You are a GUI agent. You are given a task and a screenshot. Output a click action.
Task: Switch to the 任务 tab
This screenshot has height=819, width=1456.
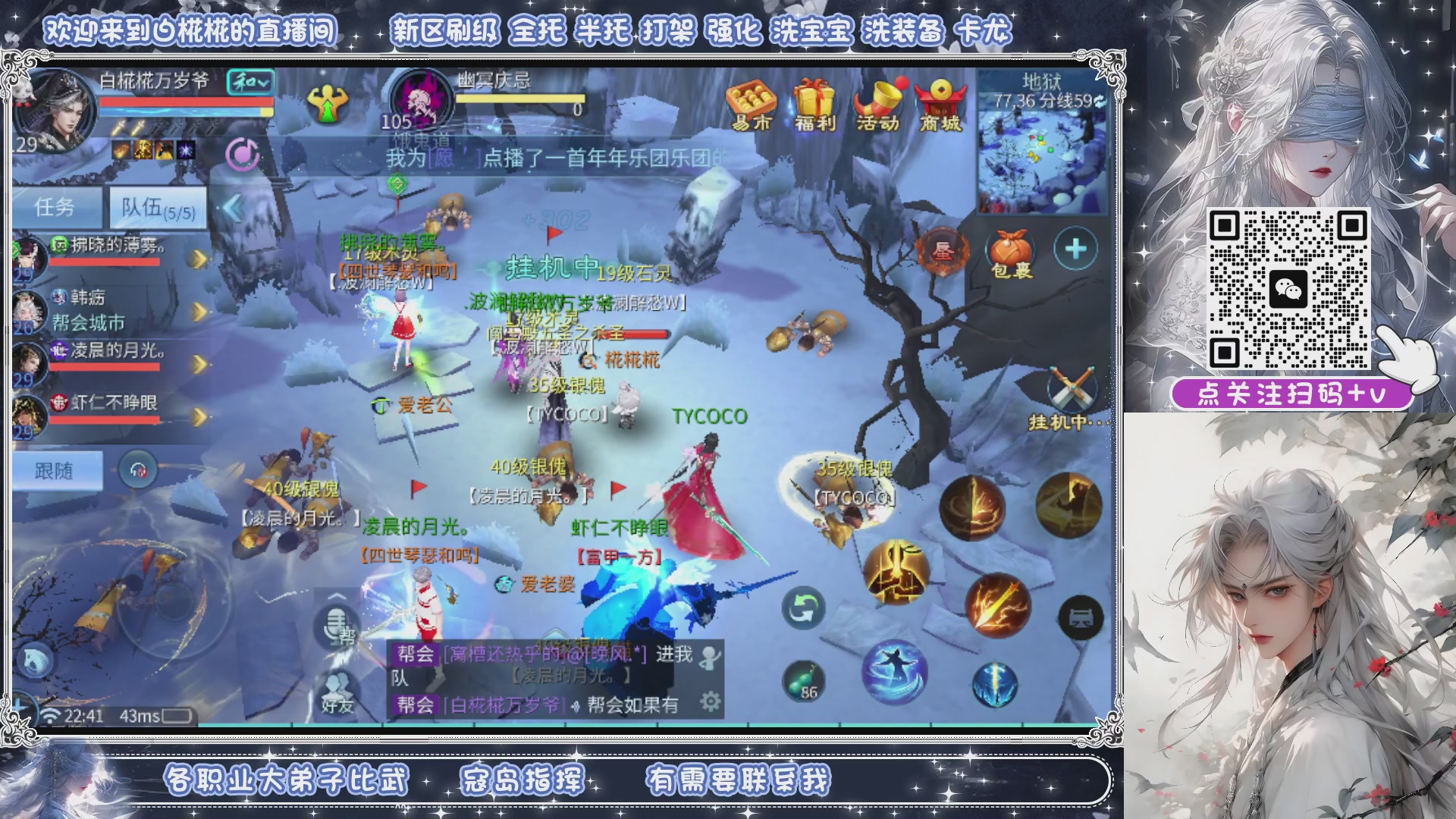58,206
